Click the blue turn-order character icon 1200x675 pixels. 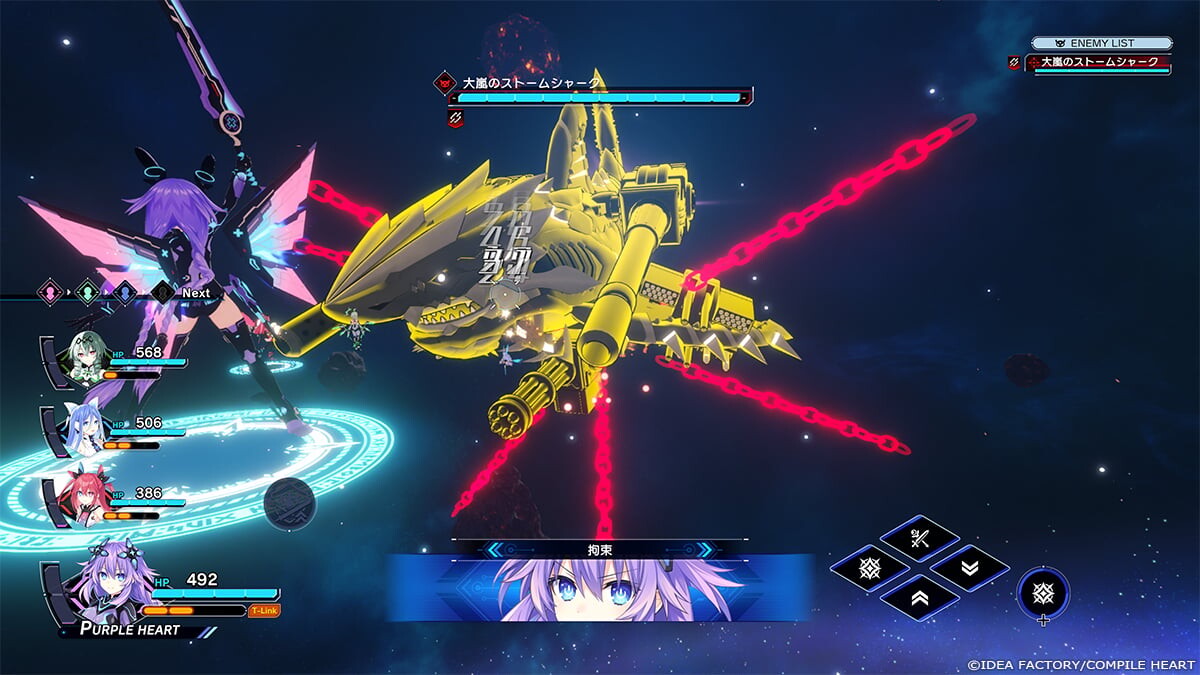pos(124,293)
